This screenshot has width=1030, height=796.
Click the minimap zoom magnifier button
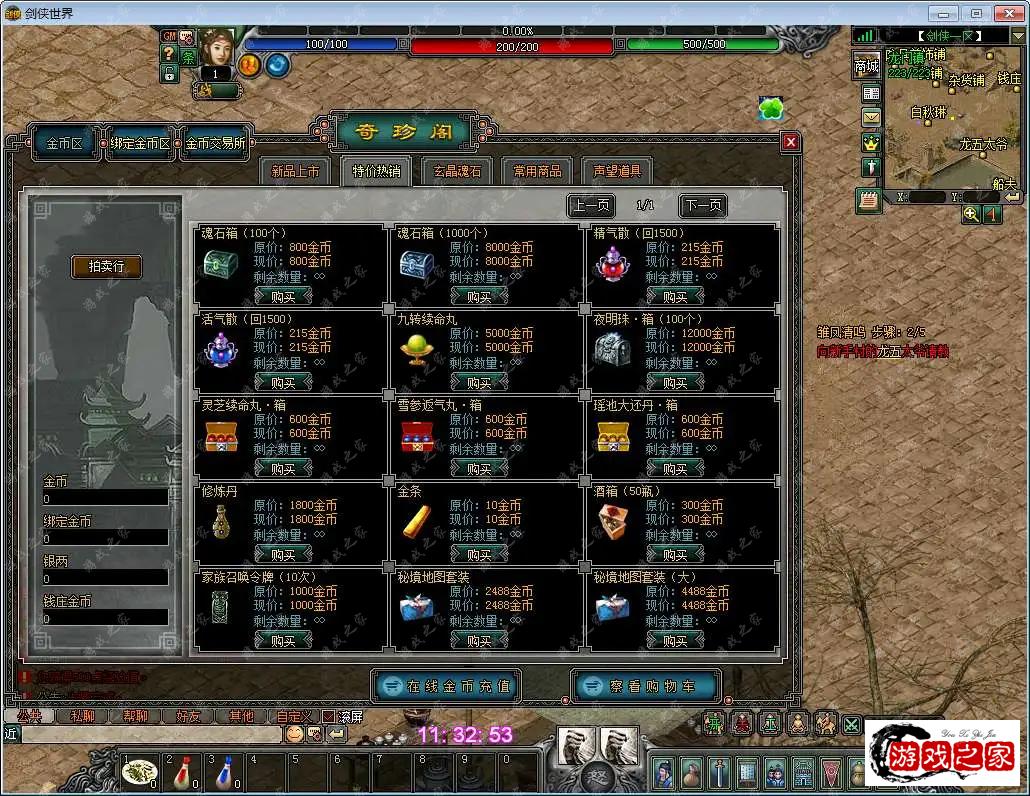(971, 214)
